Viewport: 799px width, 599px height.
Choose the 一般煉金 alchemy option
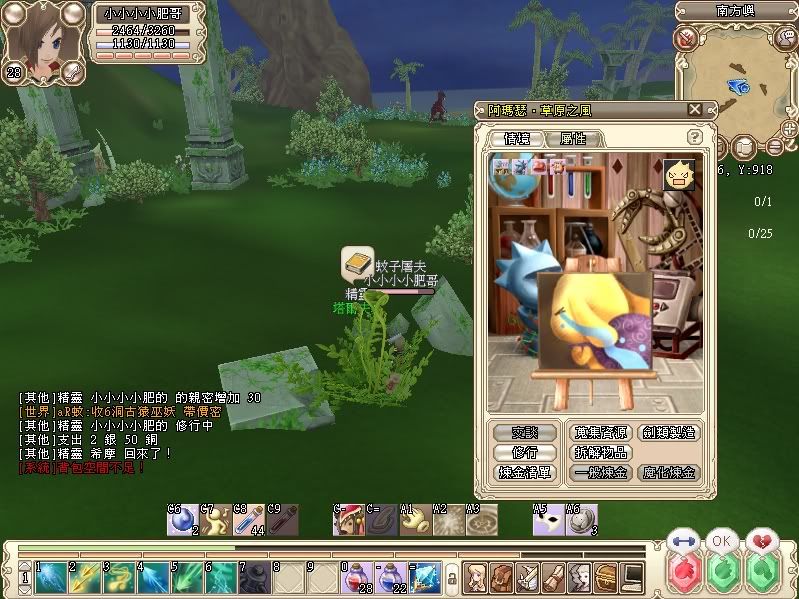(x=601, y=473)
